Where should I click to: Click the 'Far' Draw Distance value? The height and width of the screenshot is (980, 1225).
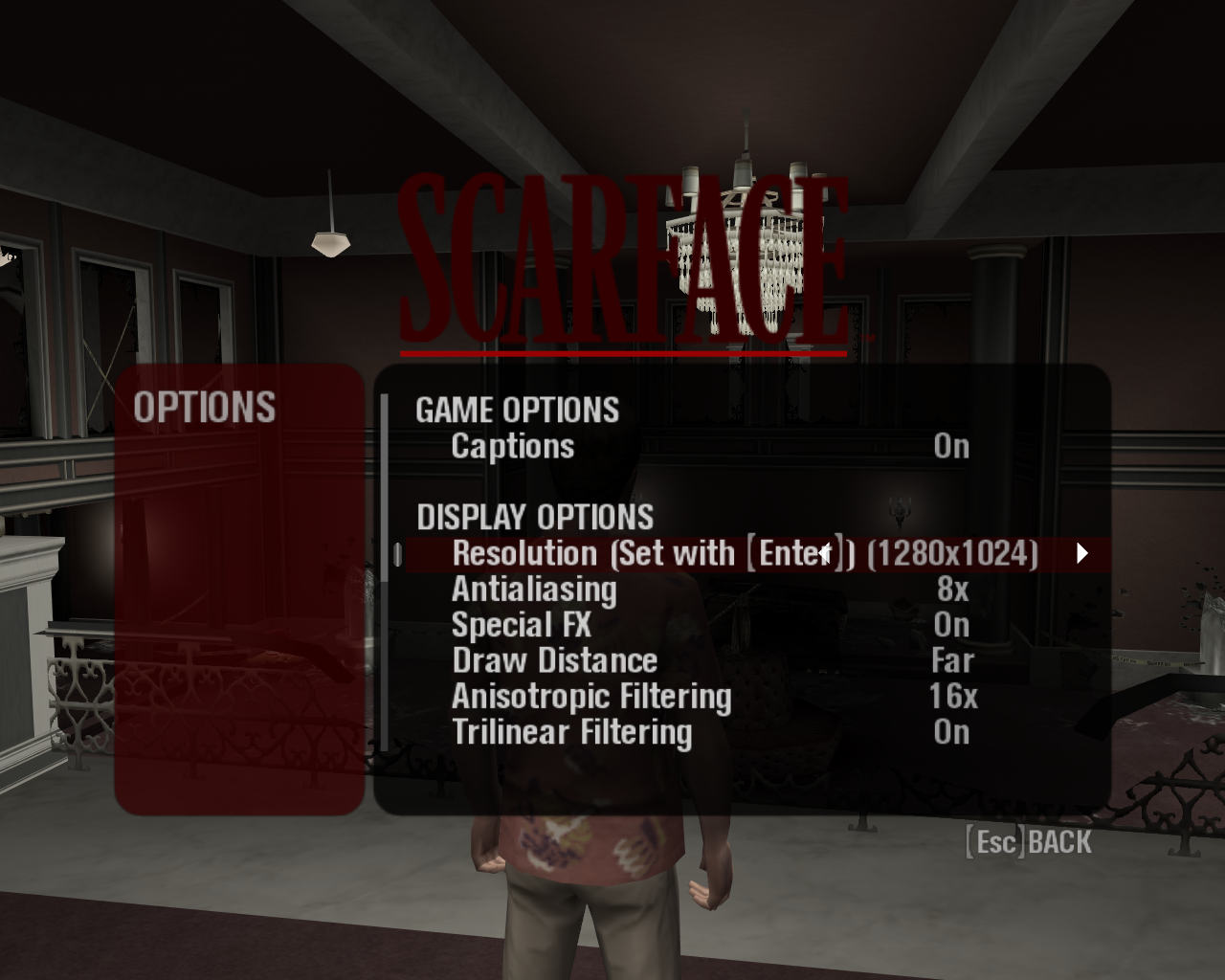tap(953, 660)
